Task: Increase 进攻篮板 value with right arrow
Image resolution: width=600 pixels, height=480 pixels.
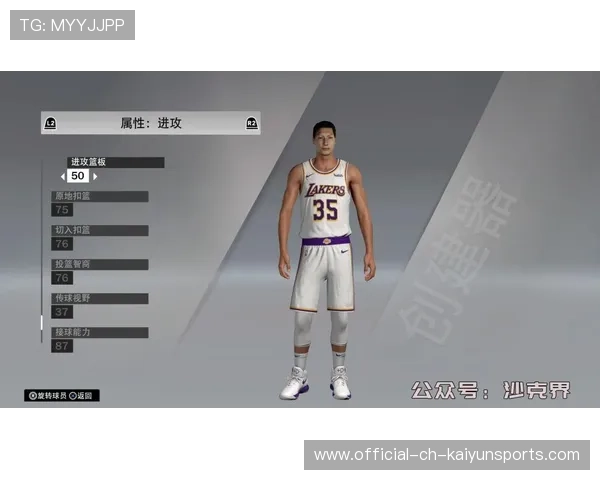Action: click(95, 177)
